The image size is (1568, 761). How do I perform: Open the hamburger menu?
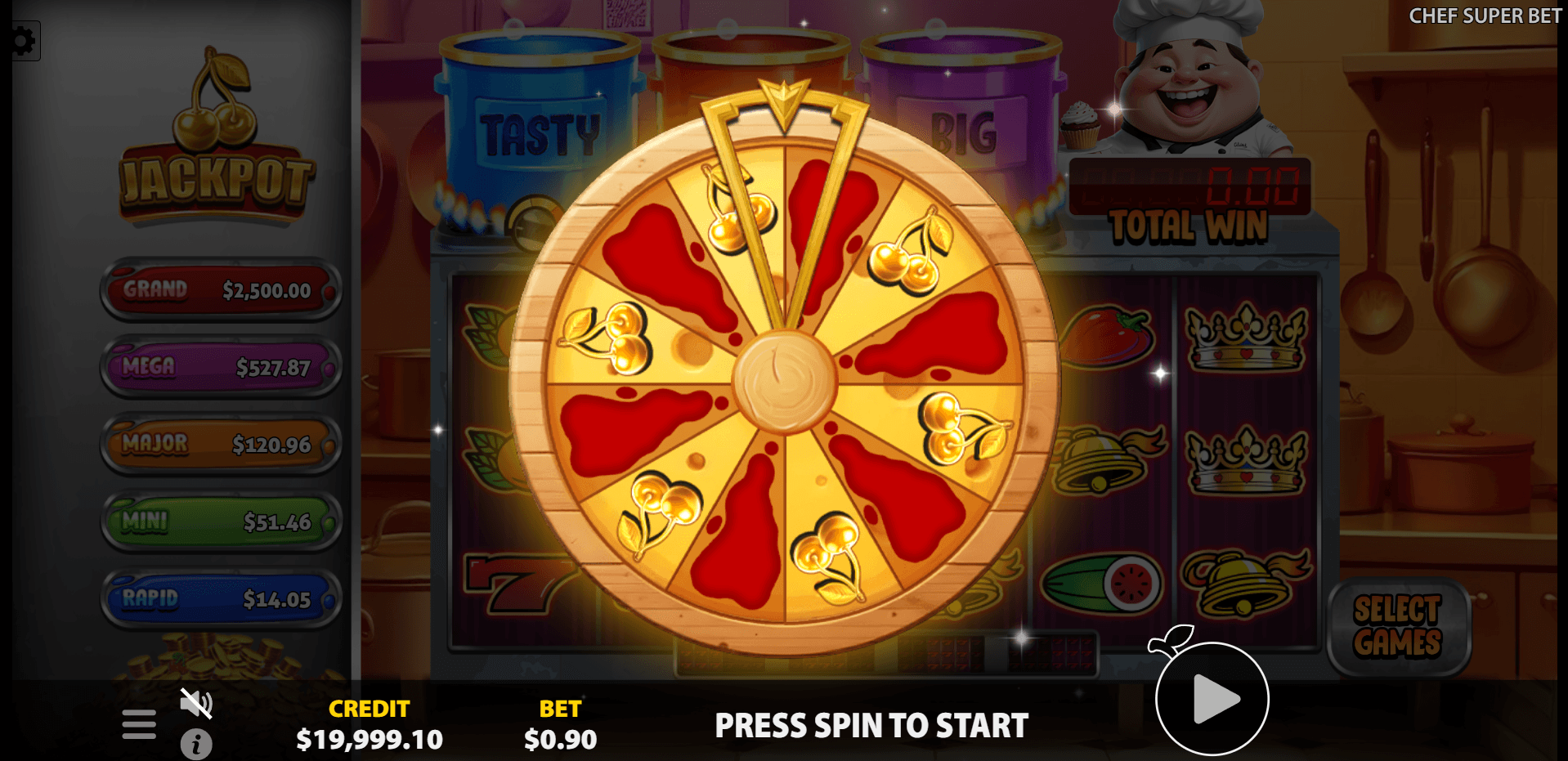138,724
